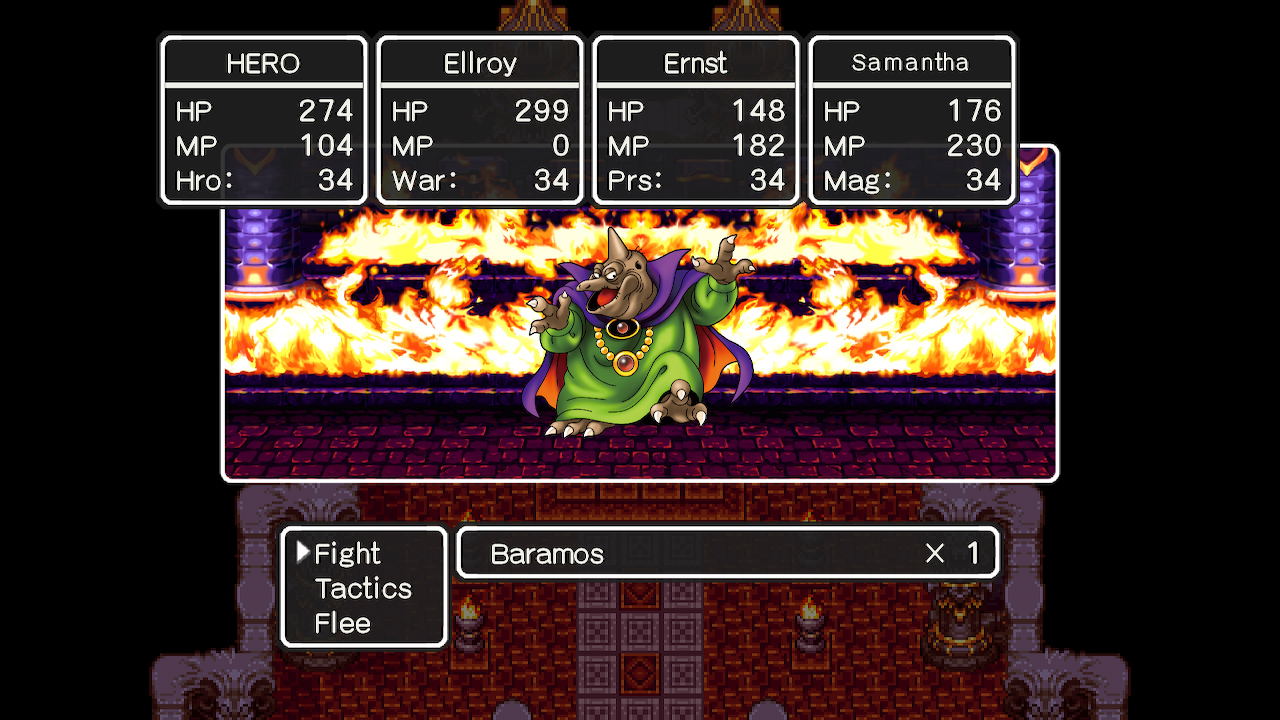The image size is (1280, 720).
Task: Open the Tactics menu
Action: point(363,589)
